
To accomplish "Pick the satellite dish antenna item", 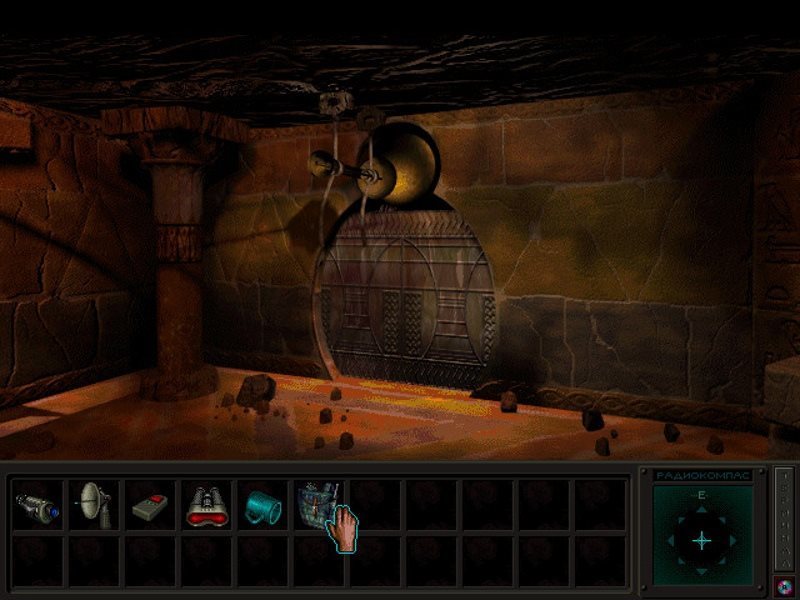I will coord(94,505).
